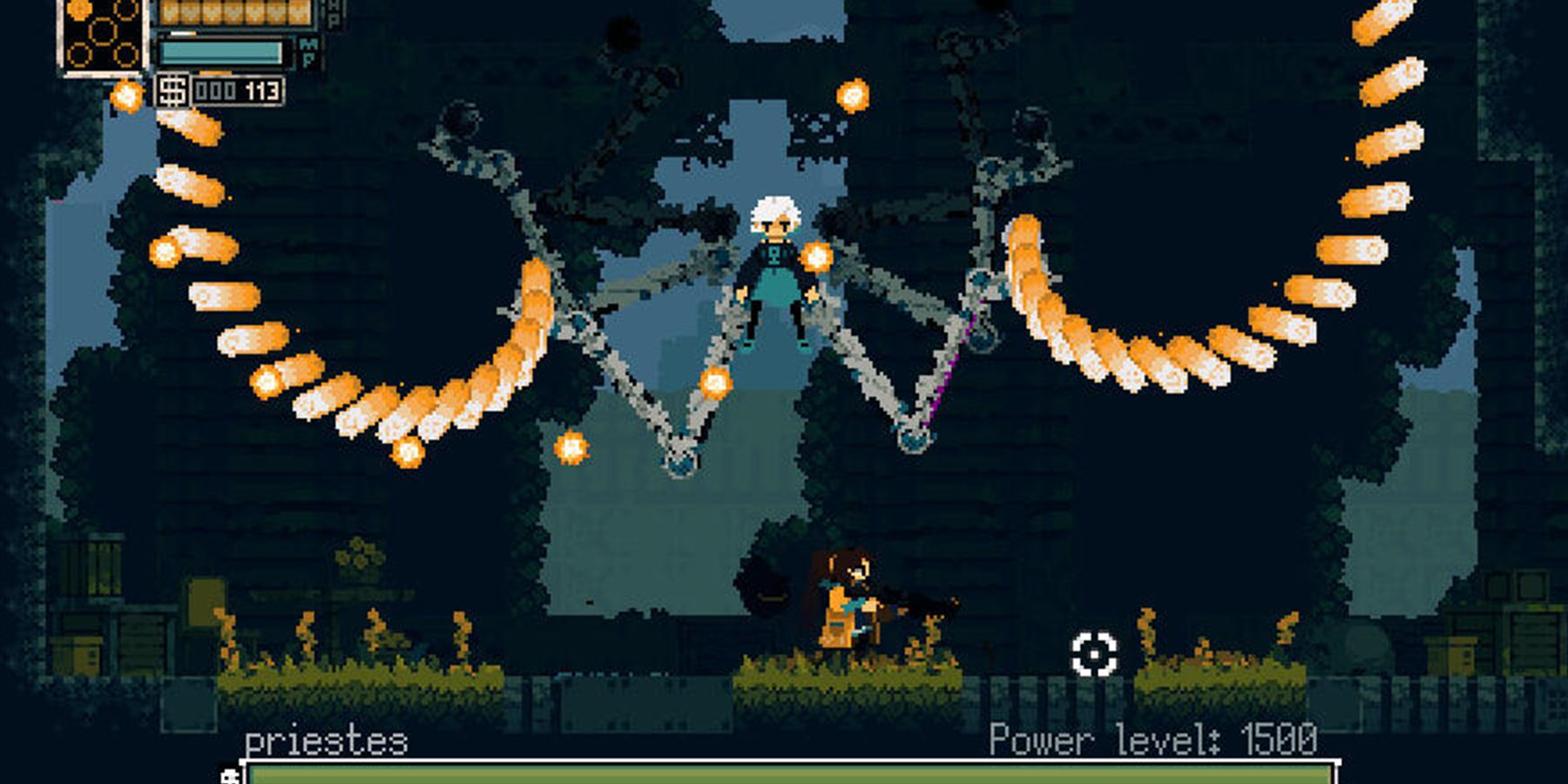Select the dollar sign currency icon
The height and width of the screenshot is (784, 1568).
pos(173,91)
